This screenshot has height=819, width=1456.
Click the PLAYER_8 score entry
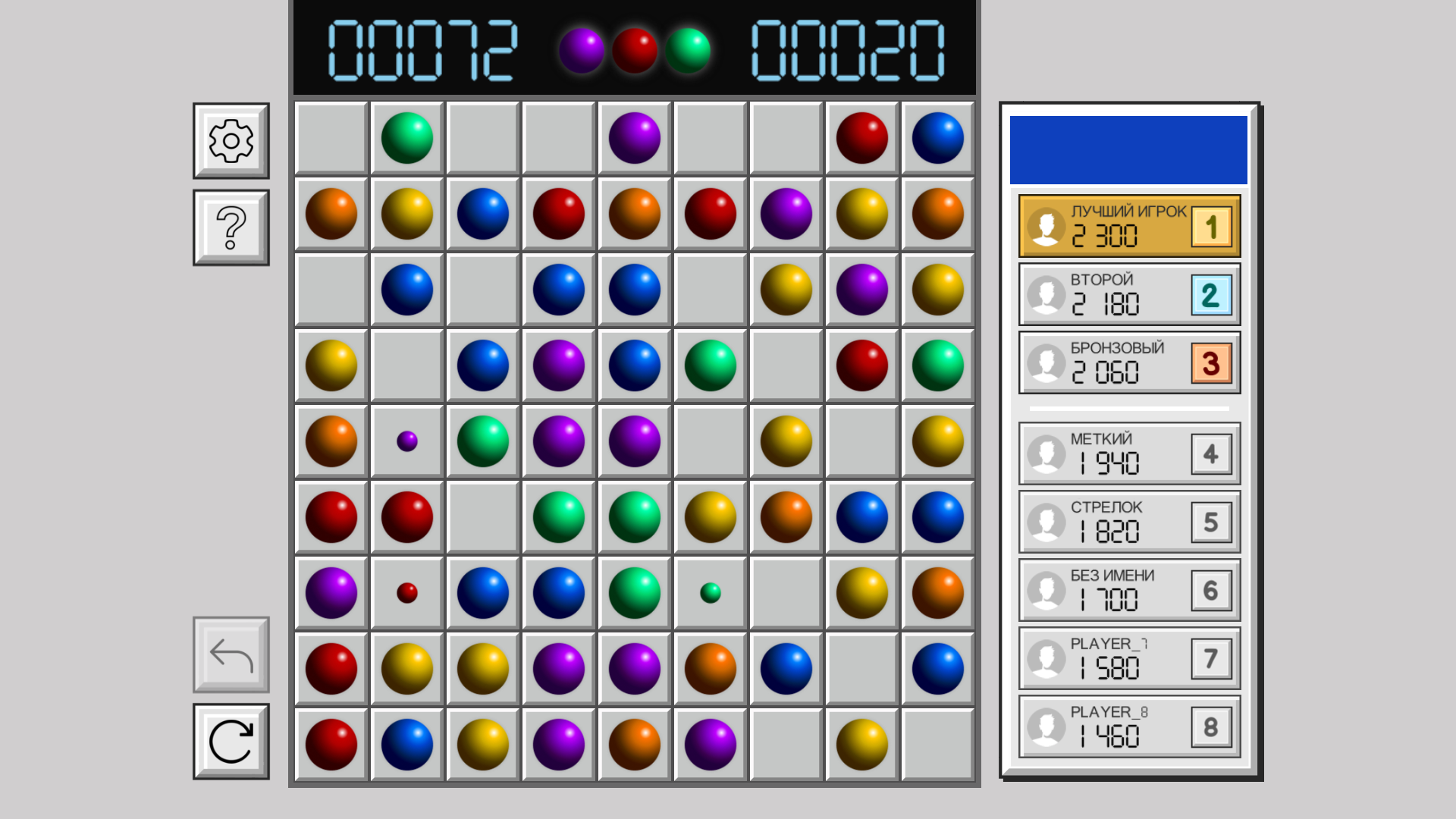[1128, 726]
